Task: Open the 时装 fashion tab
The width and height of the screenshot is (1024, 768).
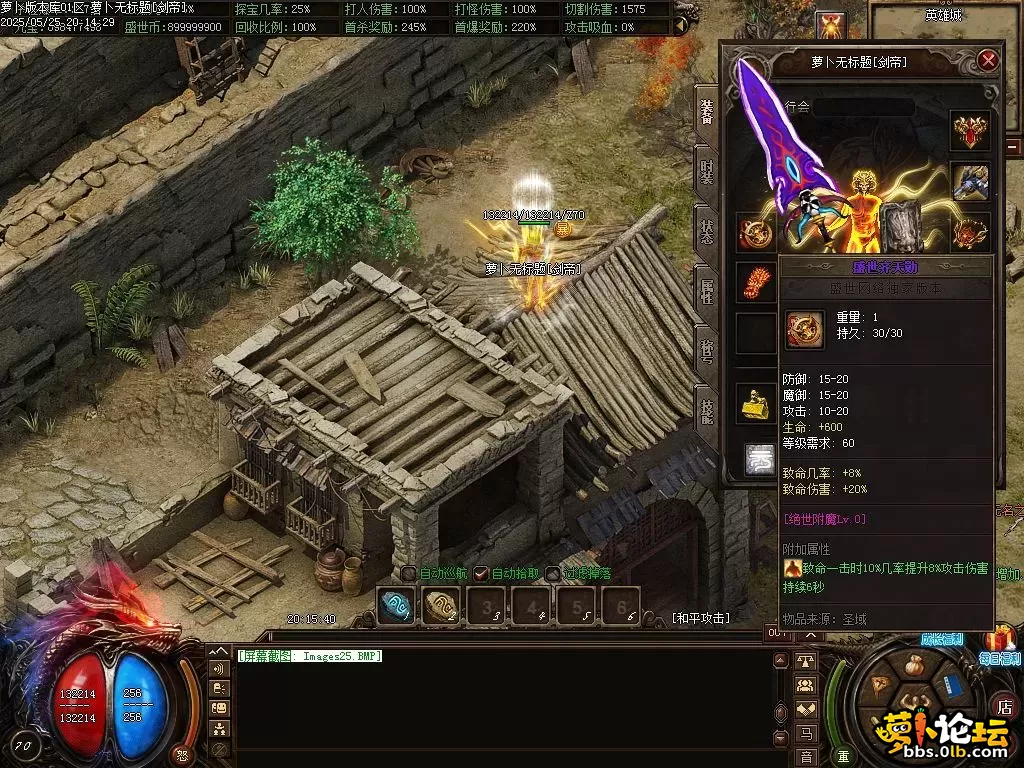Action: click(707, 171)
